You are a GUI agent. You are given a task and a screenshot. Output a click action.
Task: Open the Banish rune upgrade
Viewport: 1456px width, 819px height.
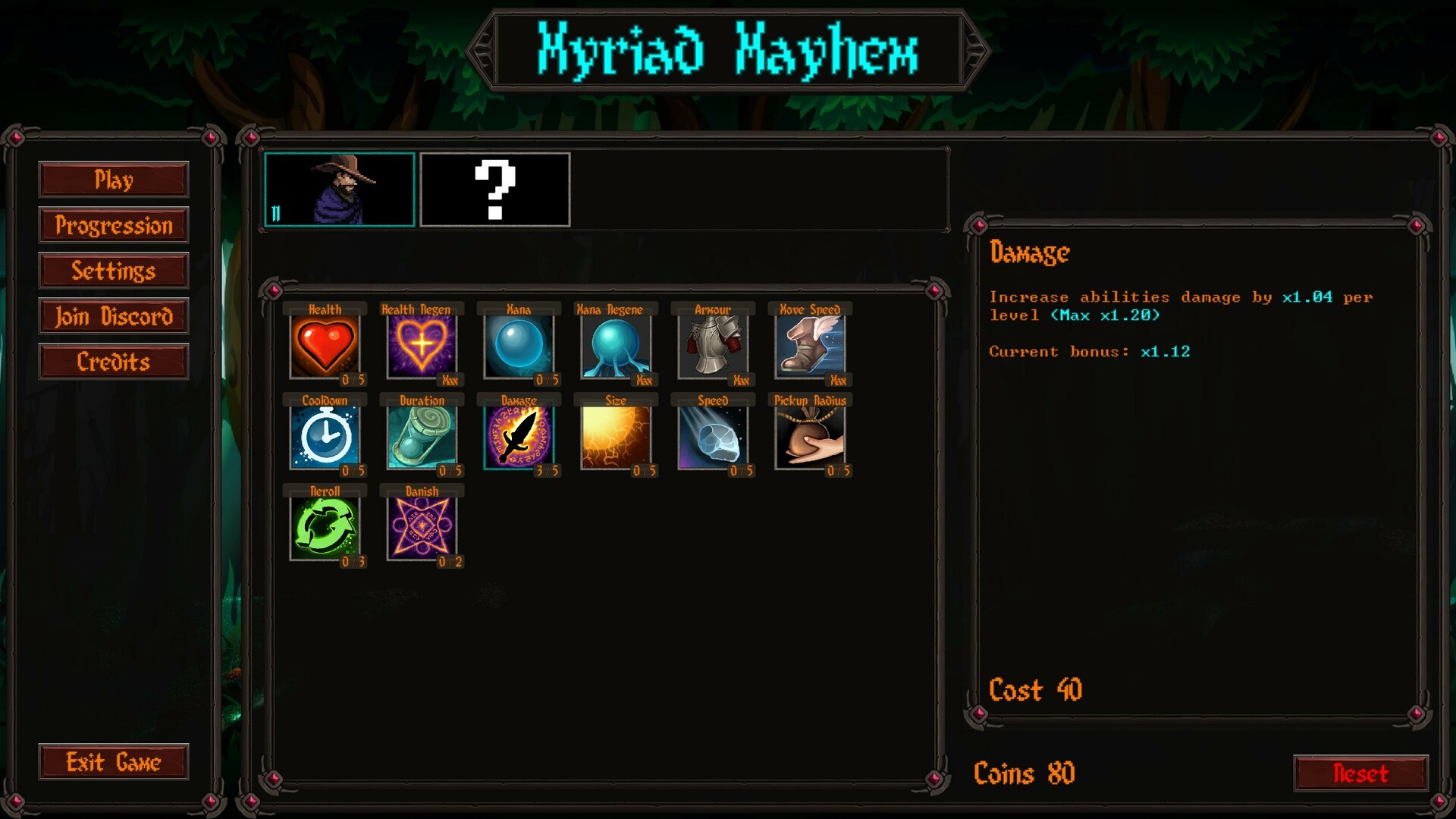[422, 529]
